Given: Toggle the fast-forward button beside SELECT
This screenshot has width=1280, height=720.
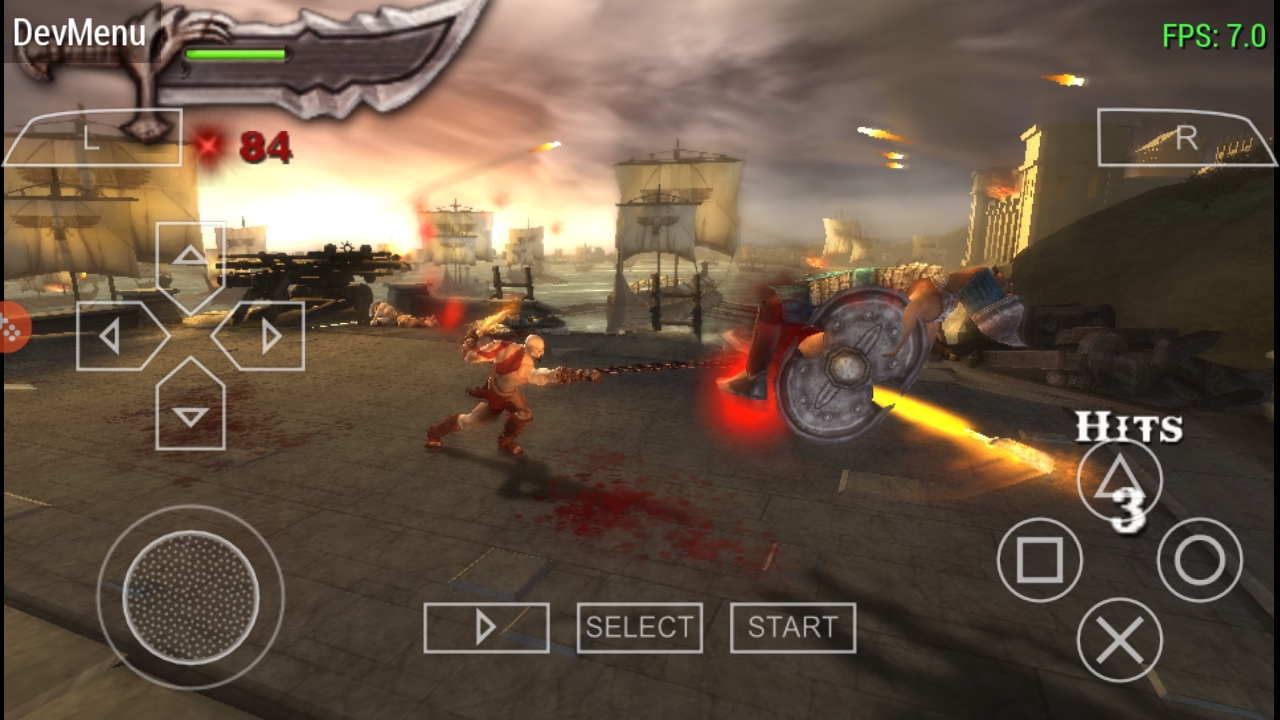Looking at the screenshot, I should point(486,628).
